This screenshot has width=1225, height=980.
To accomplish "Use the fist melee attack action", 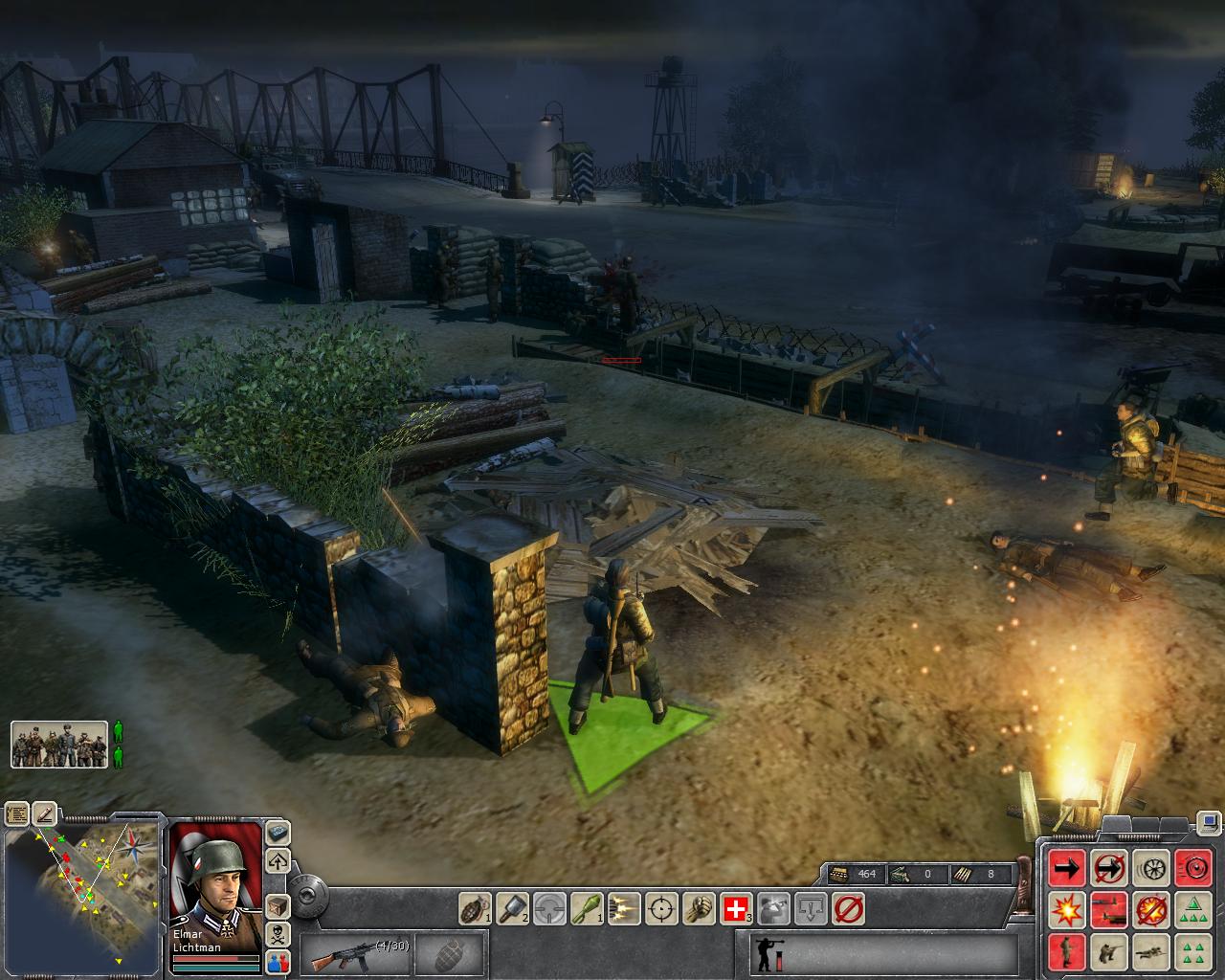I will click(698, 907).
